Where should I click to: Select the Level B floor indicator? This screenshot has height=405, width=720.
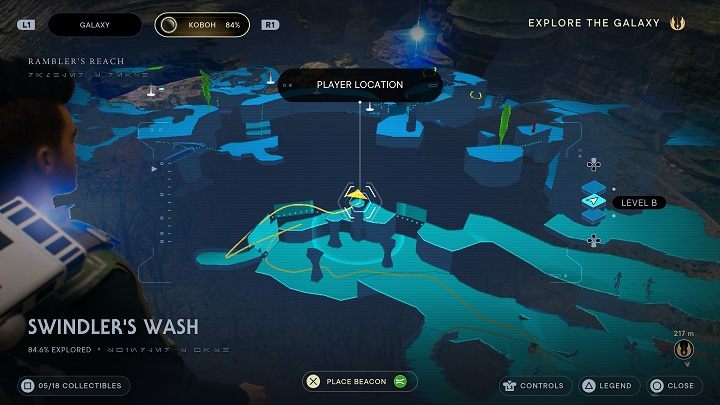point(594,202)
